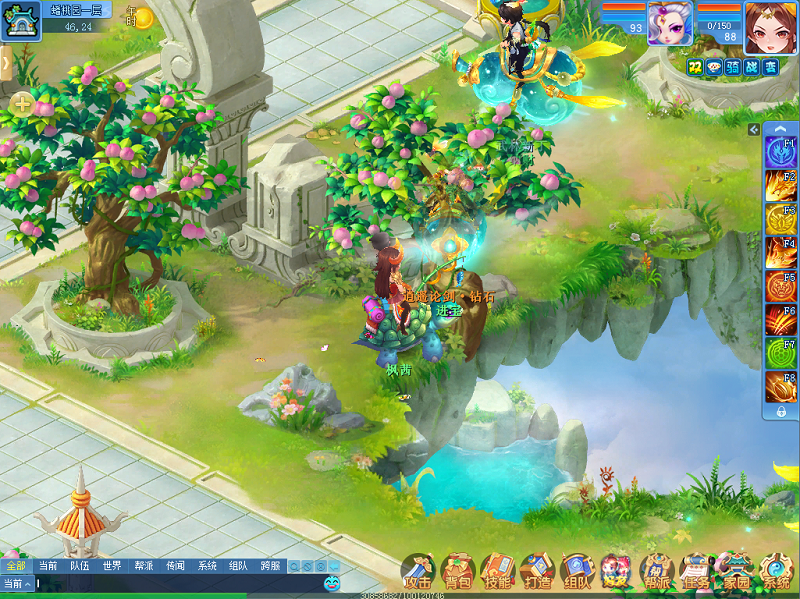Open the white-haired pet portrait

coord(669,21)
